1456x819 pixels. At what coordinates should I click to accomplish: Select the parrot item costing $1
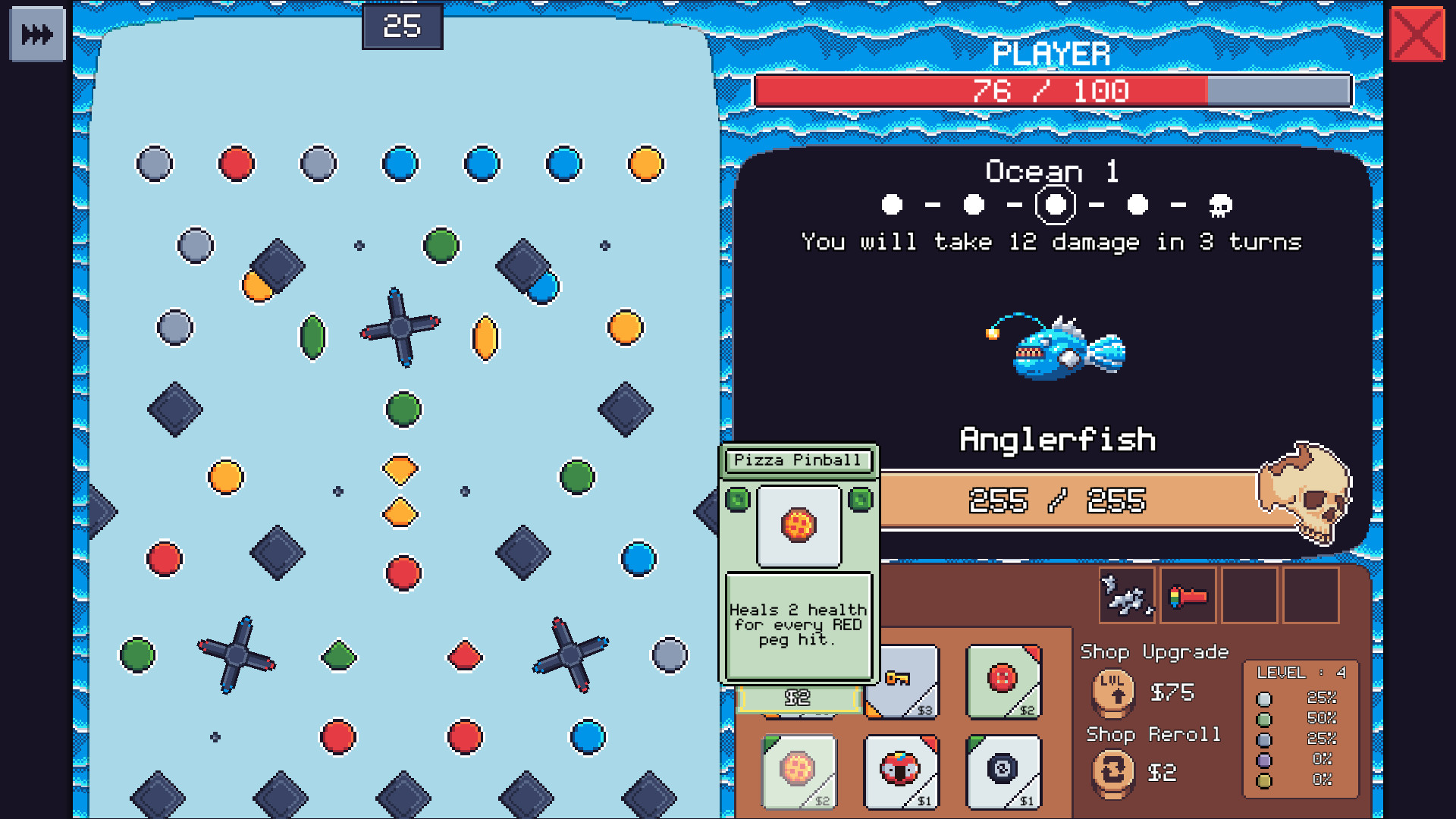900,771
